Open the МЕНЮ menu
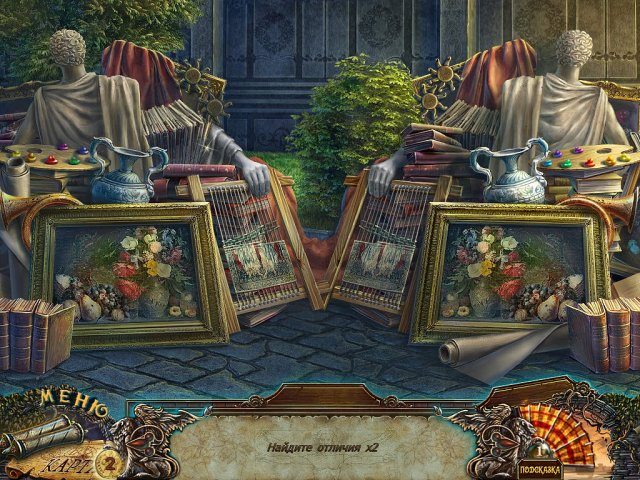 coord(72,404)
